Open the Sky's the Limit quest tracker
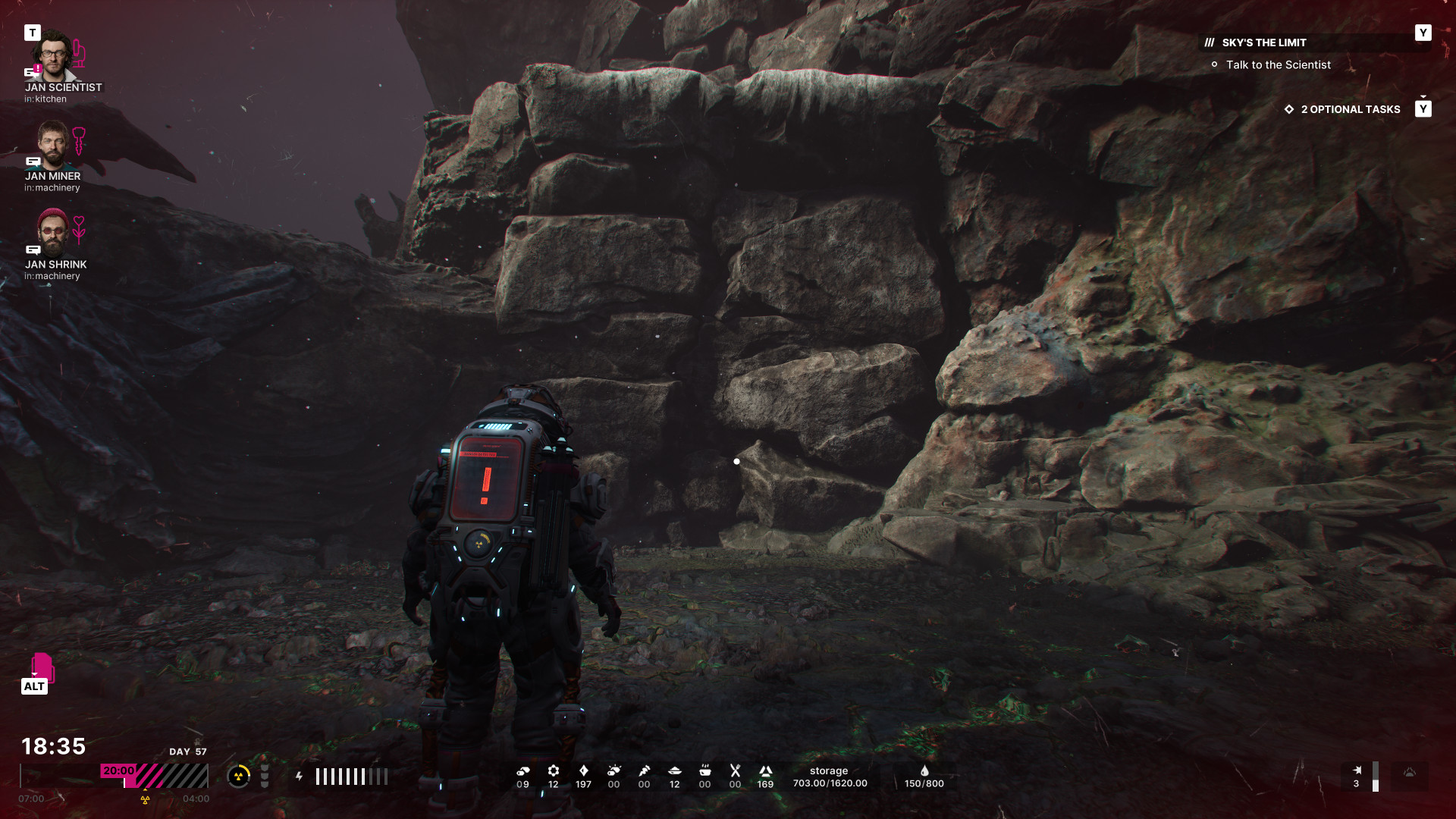This screenshot has width=1456, height=819. [1263, 42]
